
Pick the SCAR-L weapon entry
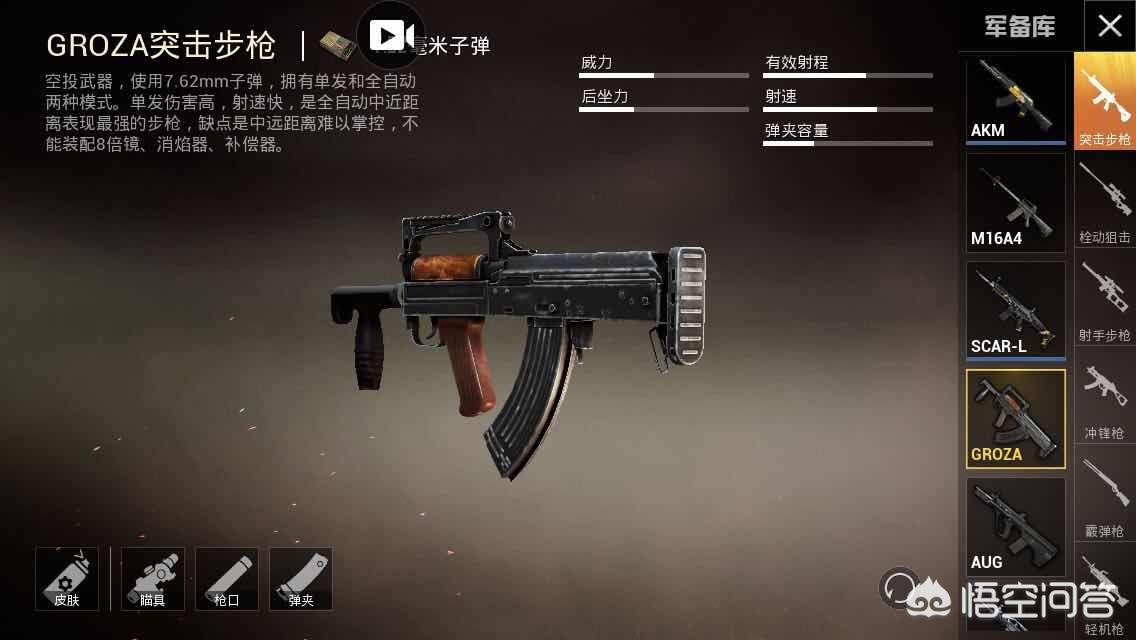(x=1015, y=310)
